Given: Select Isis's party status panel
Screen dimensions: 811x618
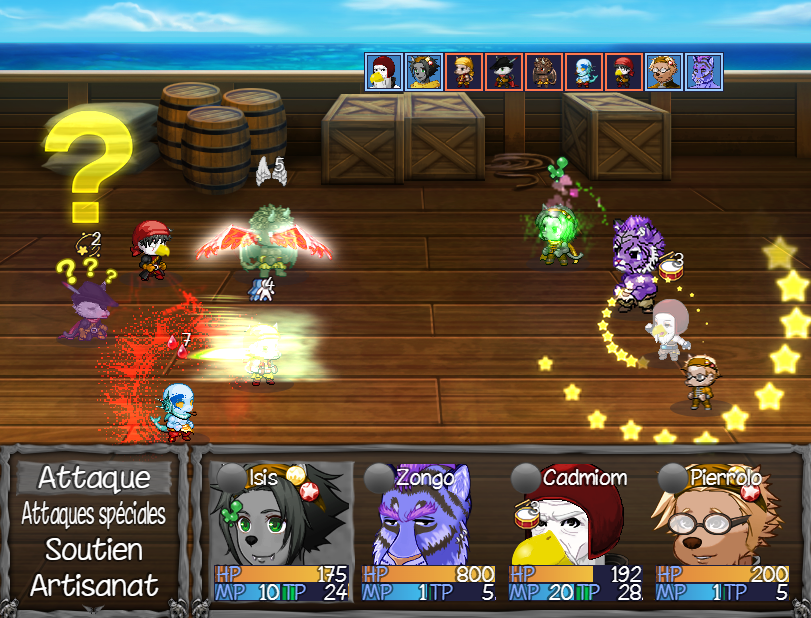Looking at the screenshot, I should pos(281,531).
